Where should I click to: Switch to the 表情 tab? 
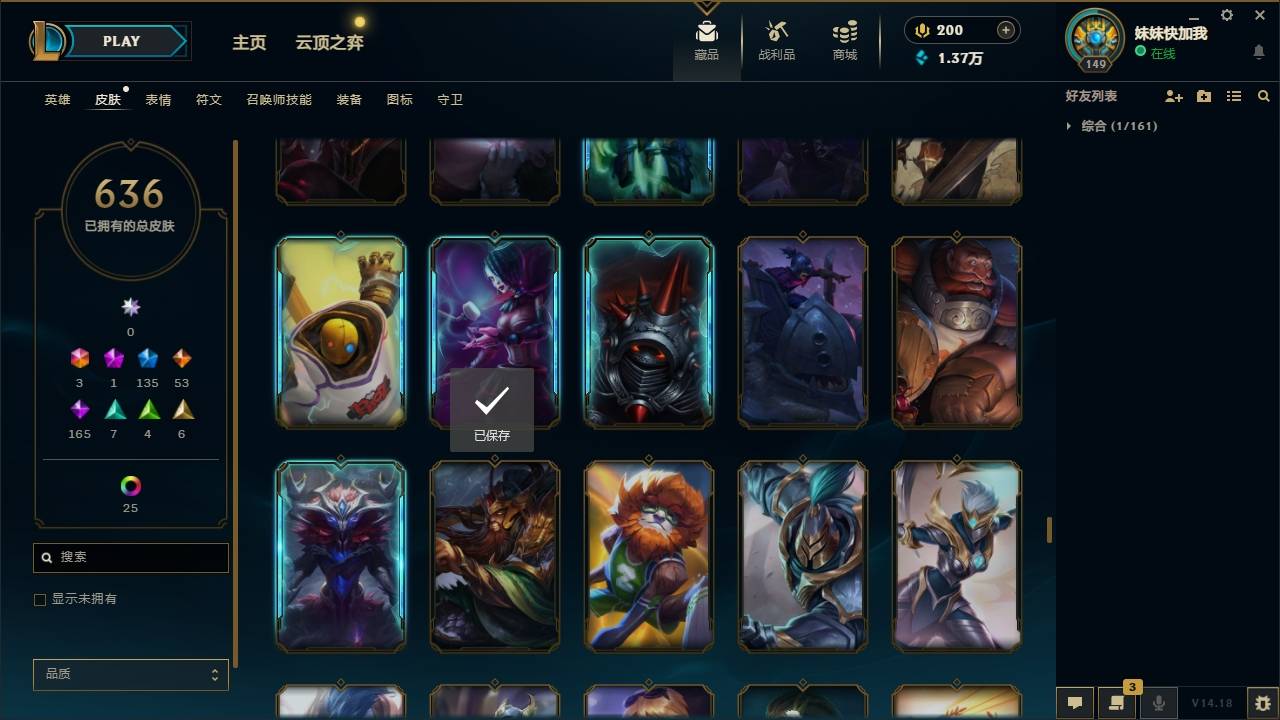tap(159, 99)
